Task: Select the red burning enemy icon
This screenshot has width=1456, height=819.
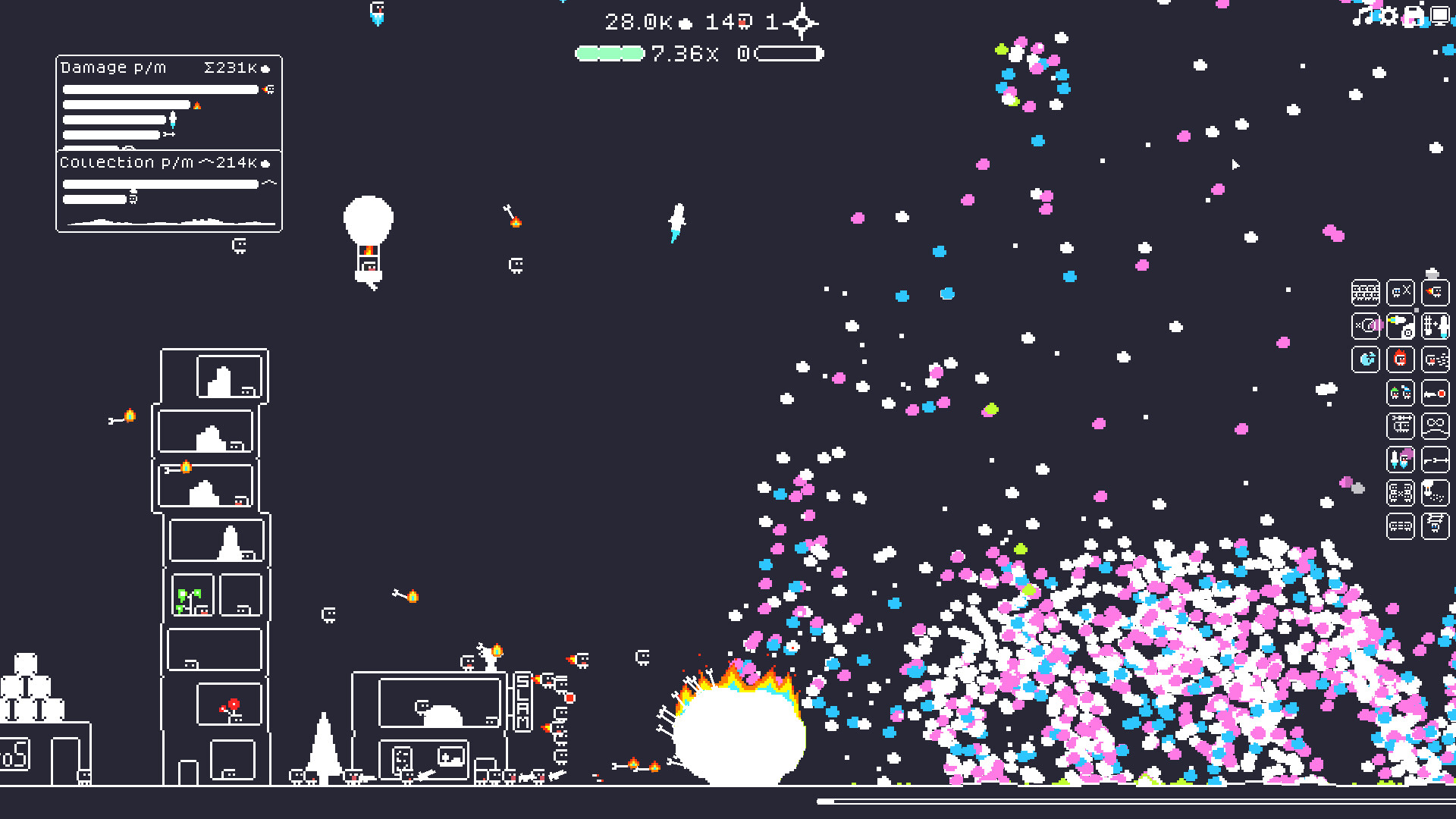Action: pyautogui.click(x=1401, y=359)
